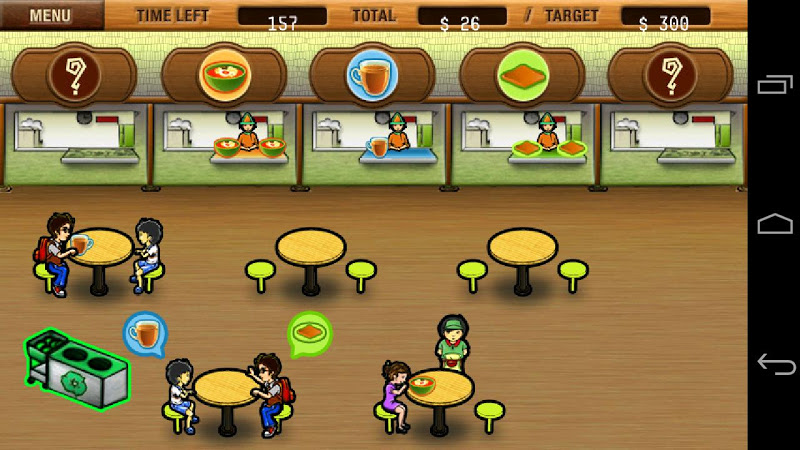Pick the orange toast stall sign
The width and height of the screenshot is (800, 450).
[x=522, y=75]
